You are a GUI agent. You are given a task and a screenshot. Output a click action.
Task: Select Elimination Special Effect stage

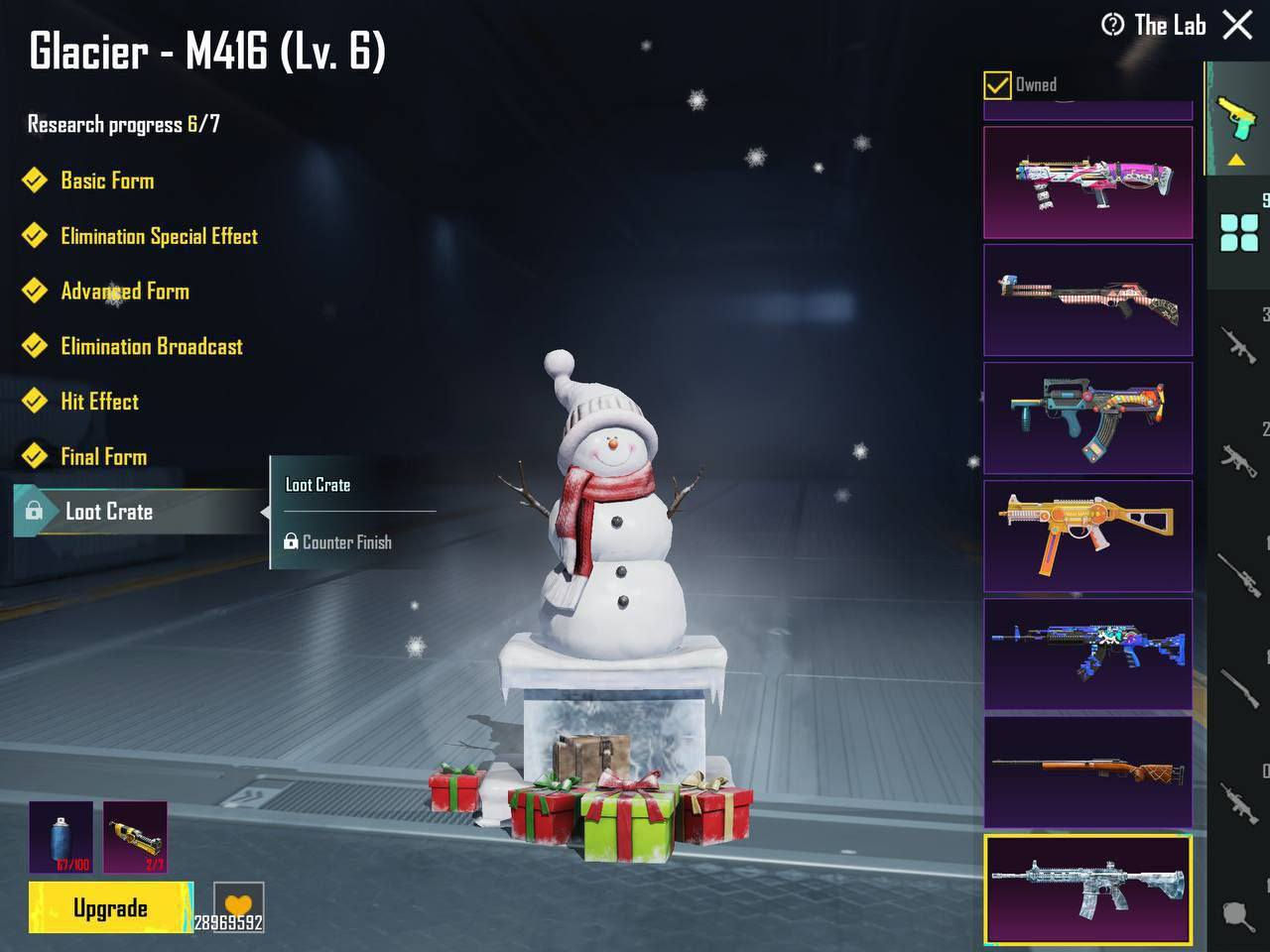coord(159,236)
